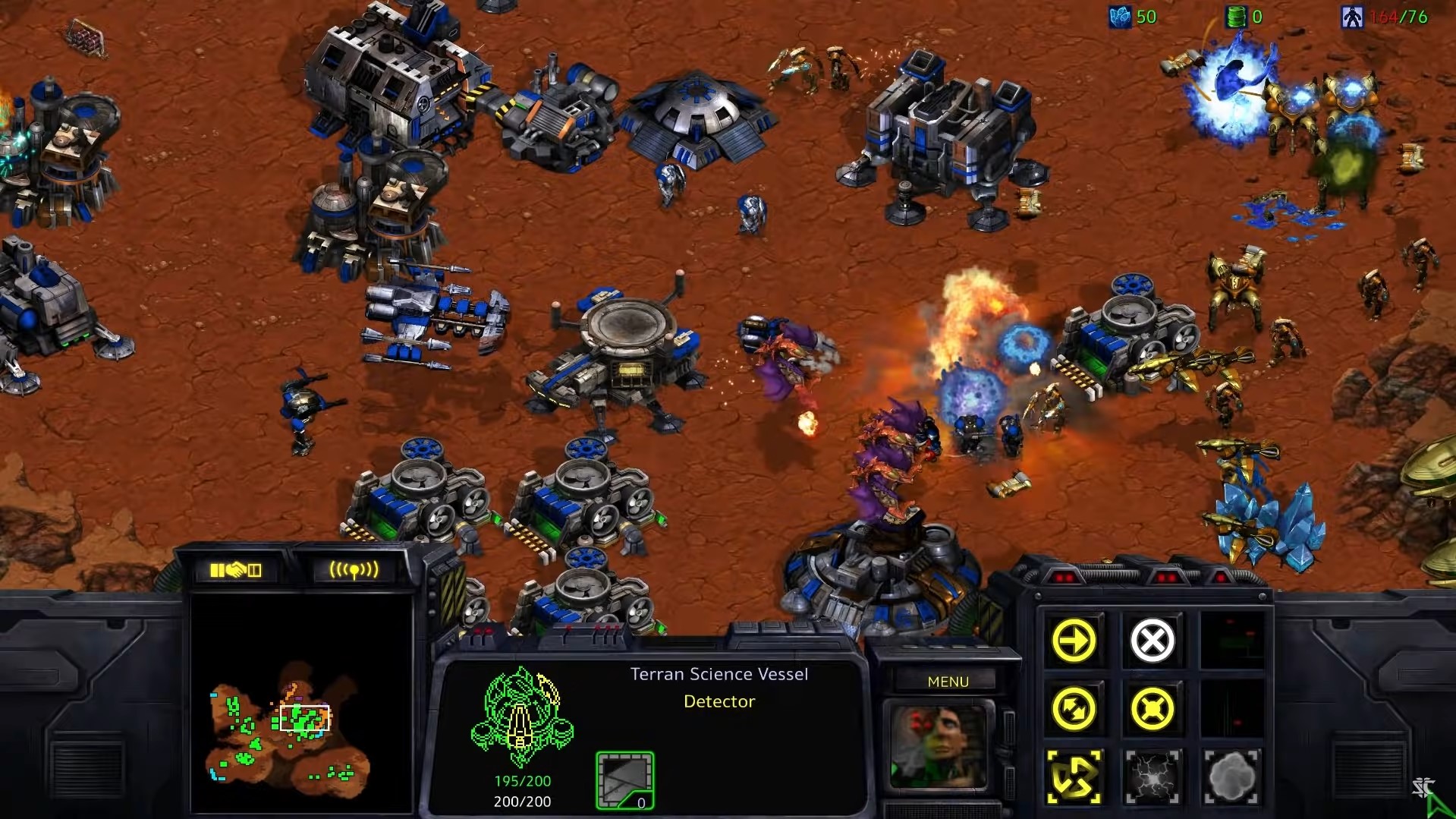Image resolution: width=1456 pixels, height=819 pixels.
Task: Click the greyed EMP Shockwave ability
Action: [x=1152, y=777]
